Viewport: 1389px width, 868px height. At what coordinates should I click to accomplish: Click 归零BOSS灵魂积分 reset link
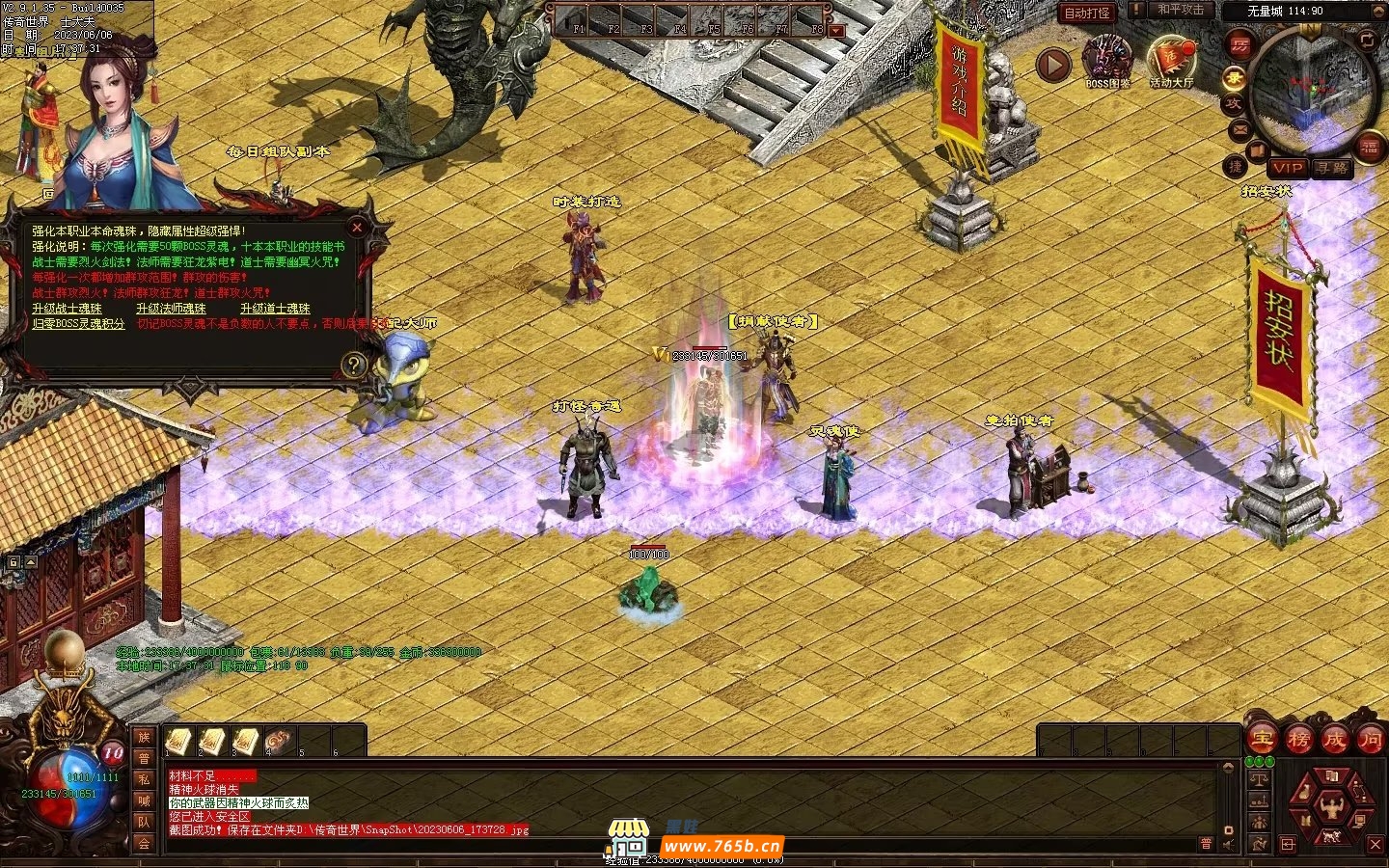click(78, 324)
